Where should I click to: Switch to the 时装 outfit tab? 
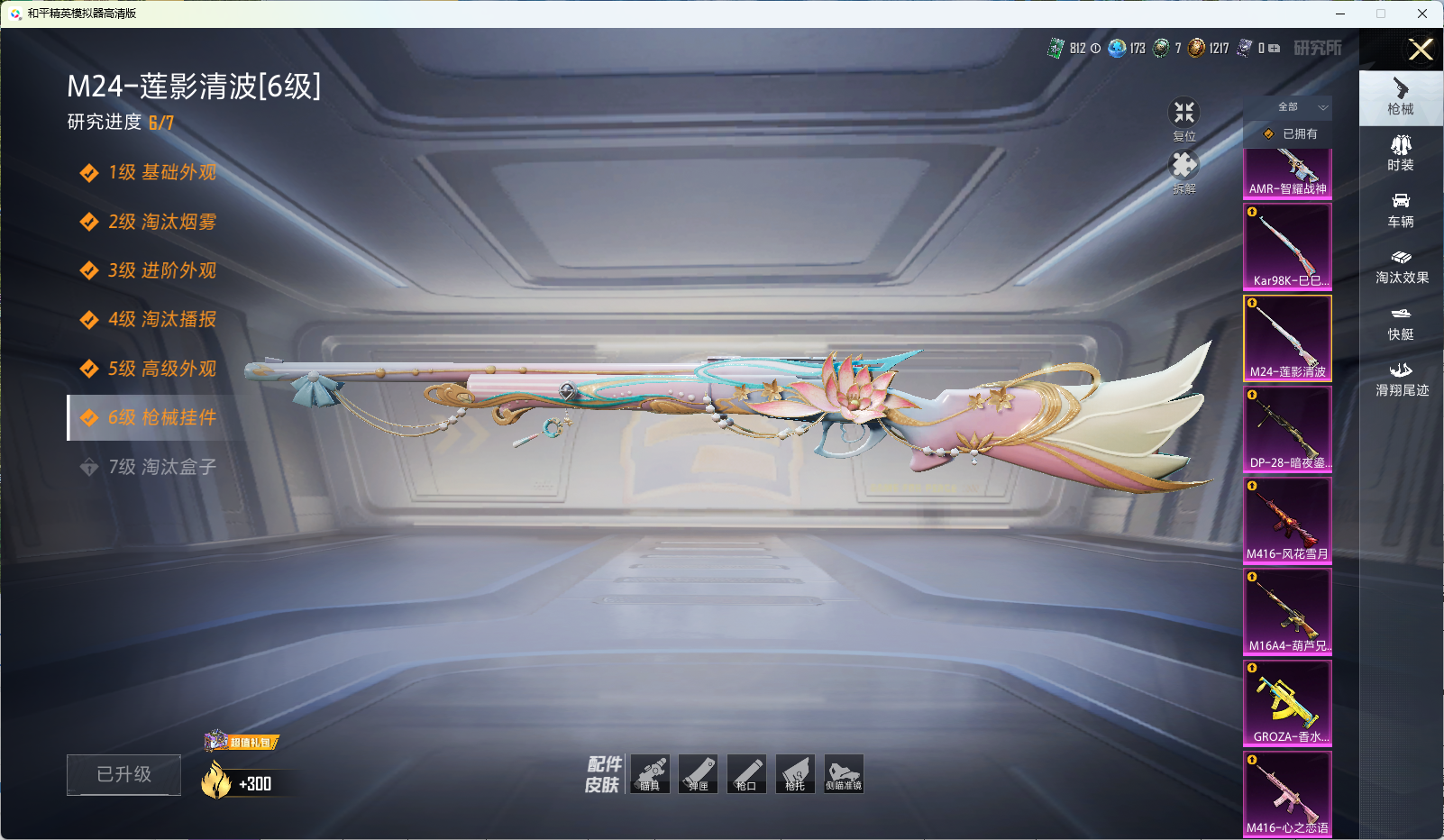[1401, 153]
